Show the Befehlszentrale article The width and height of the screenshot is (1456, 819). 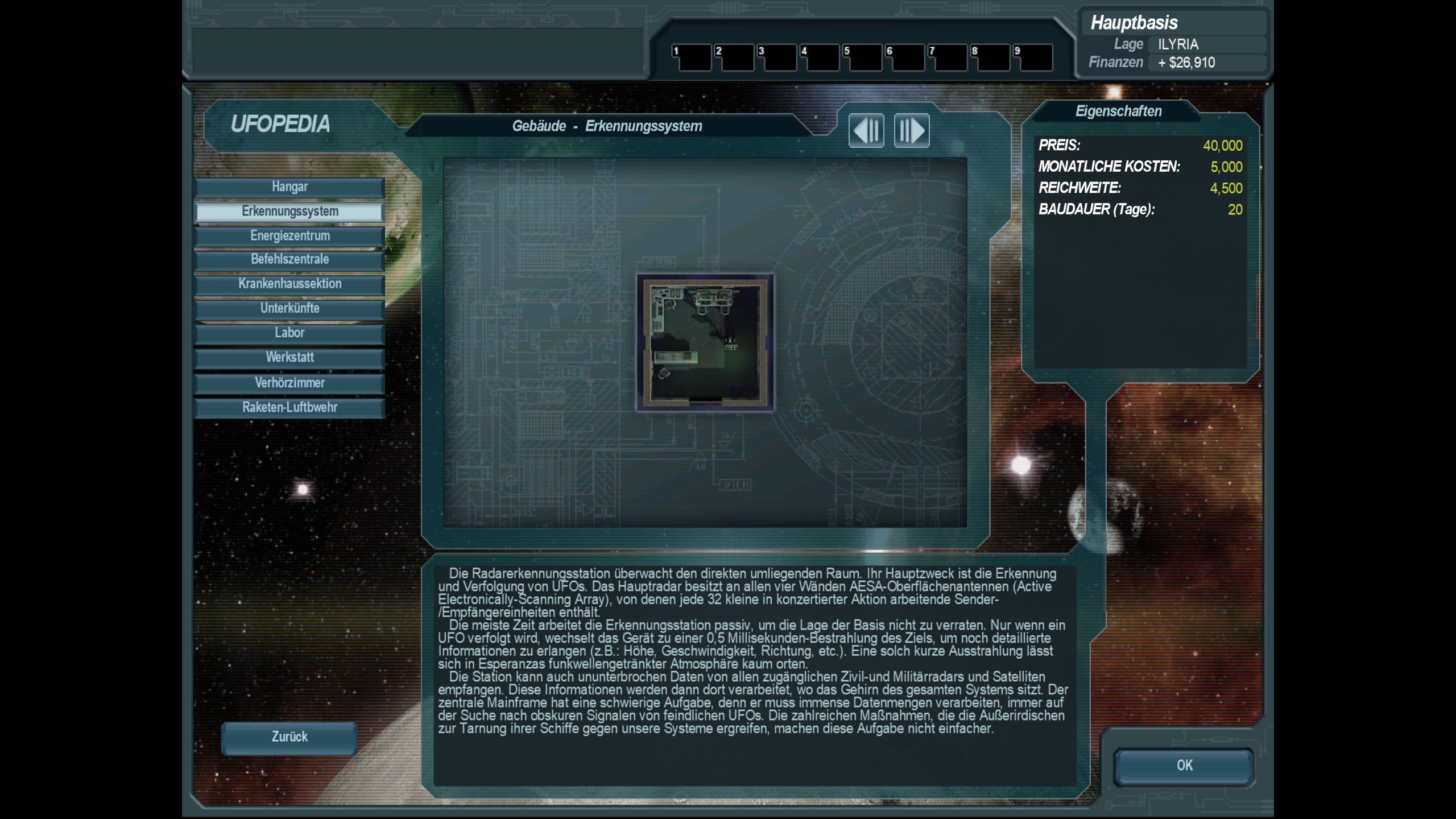click(x=289, y=260)
